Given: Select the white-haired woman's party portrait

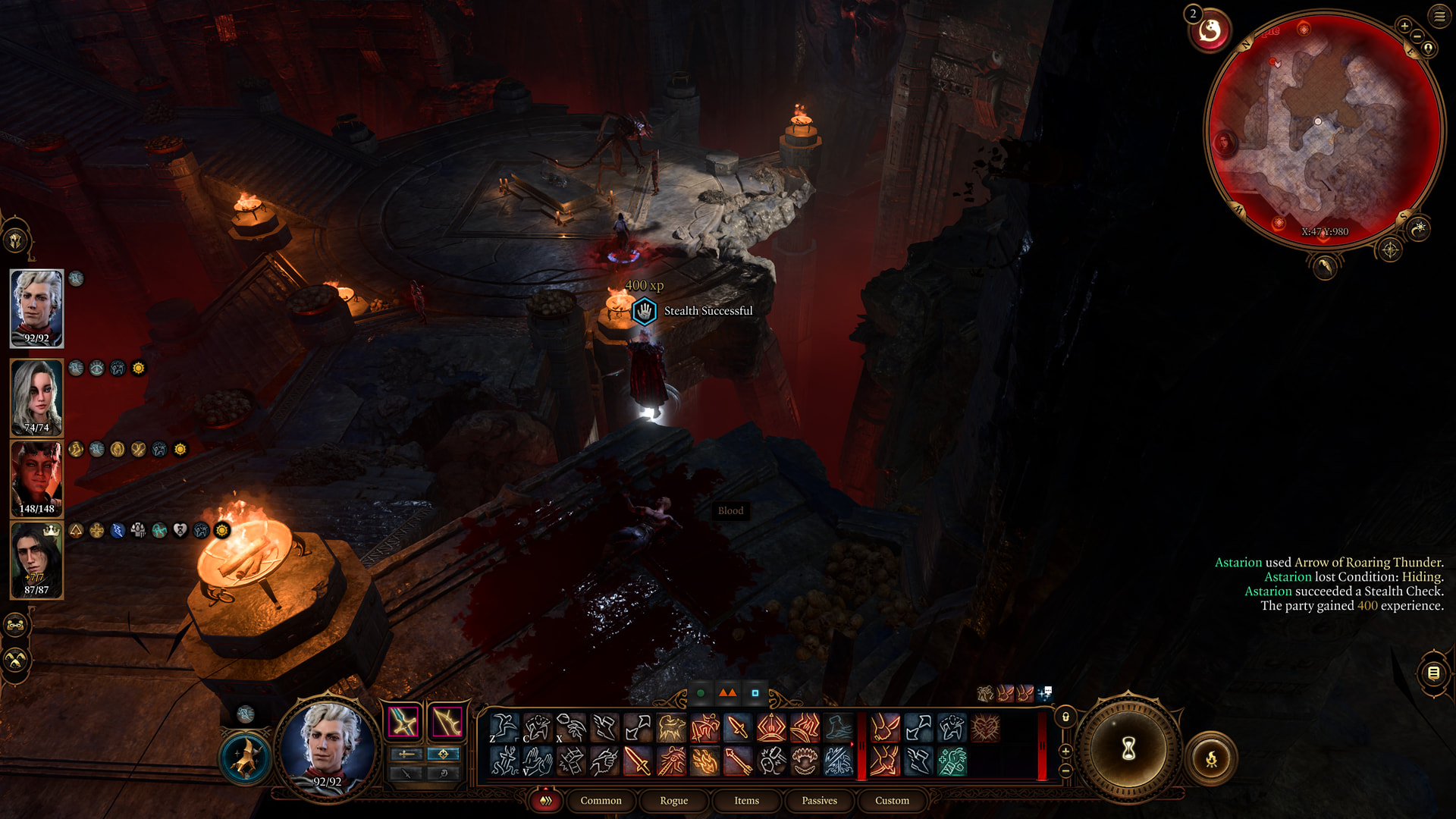Looking at the screenshot, I should click(x=36, y=397).
